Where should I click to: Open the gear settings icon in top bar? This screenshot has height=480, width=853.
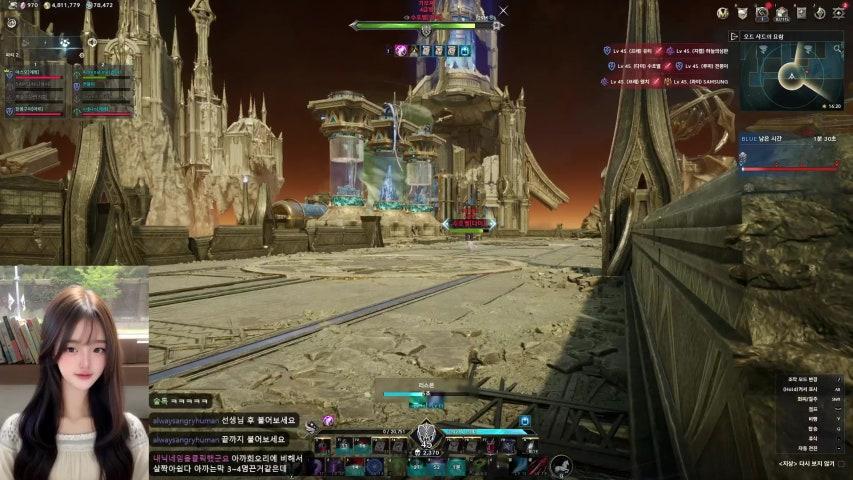[x=839, y=13]
